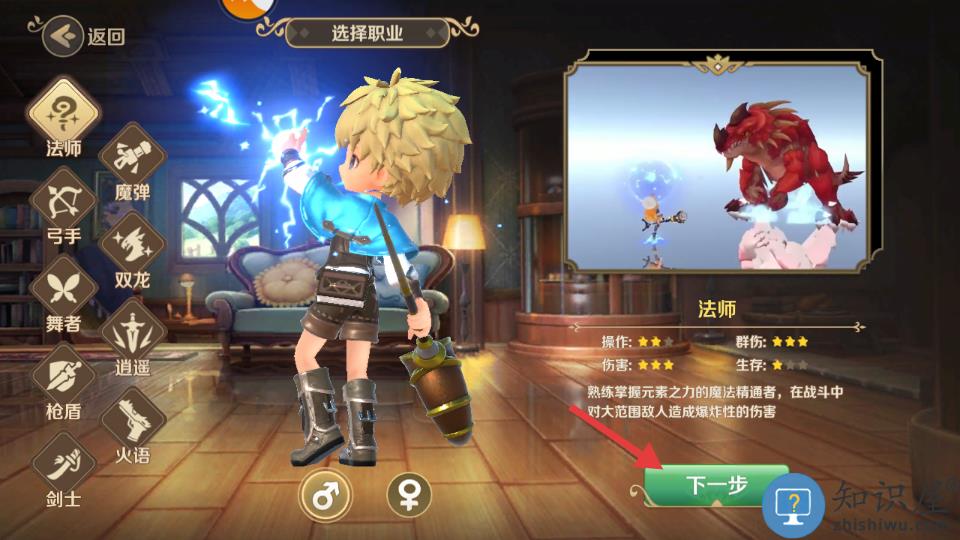This screenshot has width=960, height=540.
Task: Select the 剑士 swordsman class
Action: pyautogui.click(x=63, y=463)
